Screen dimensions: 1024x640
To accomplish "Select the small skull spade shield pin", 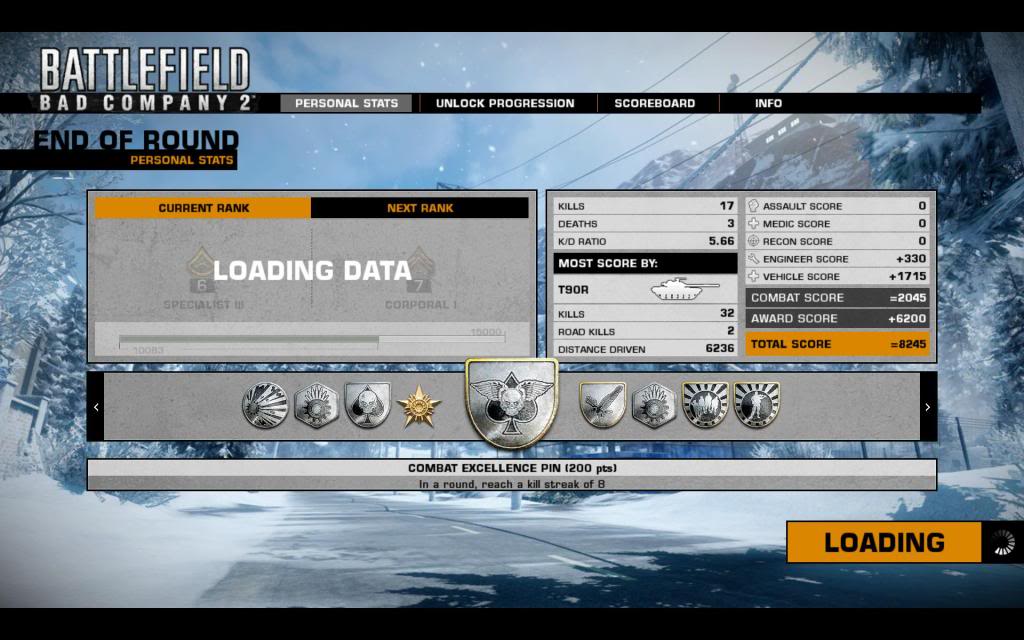I will tap(367, 405).
